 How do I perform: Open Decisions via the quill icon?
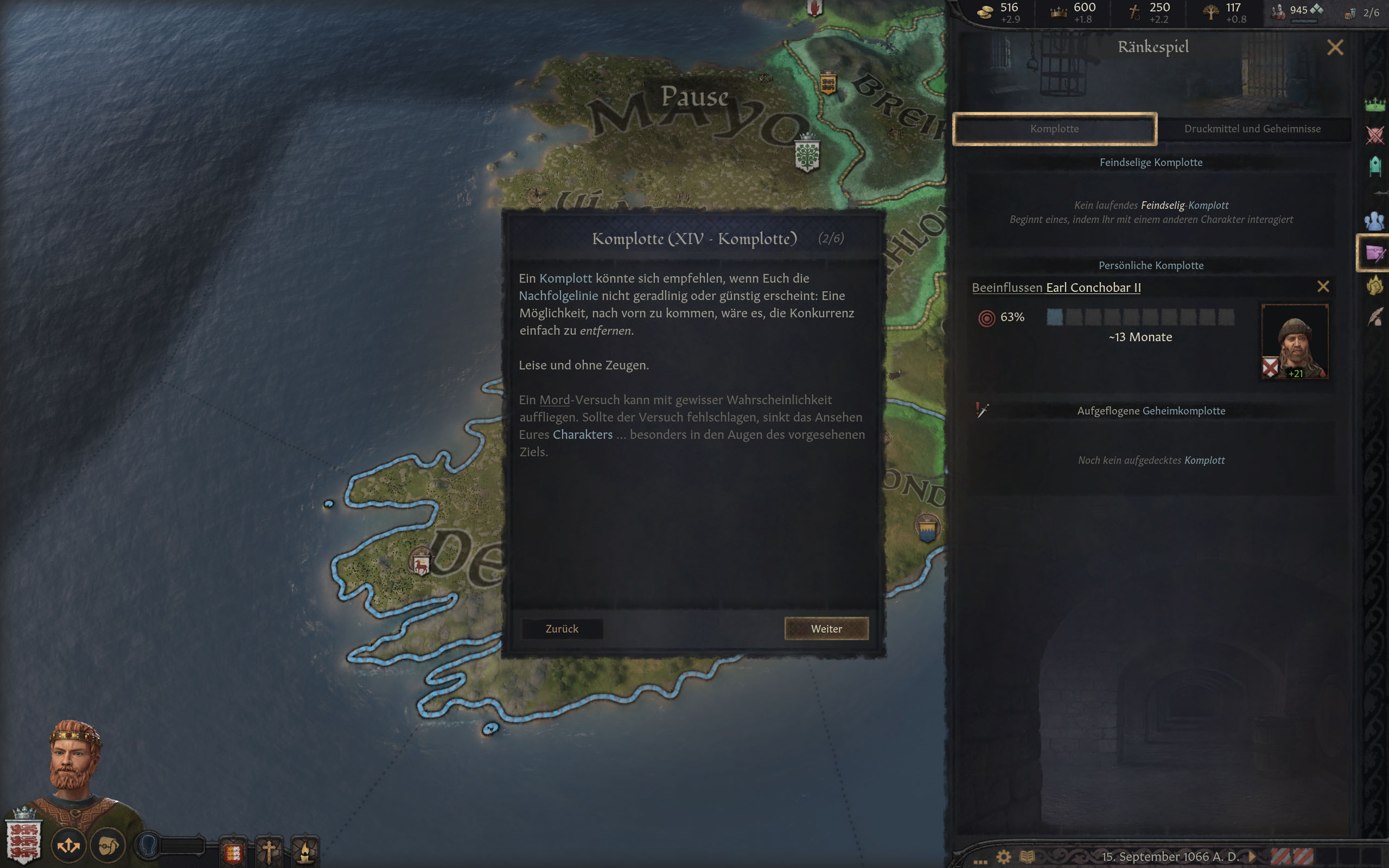coord(1375,315)
